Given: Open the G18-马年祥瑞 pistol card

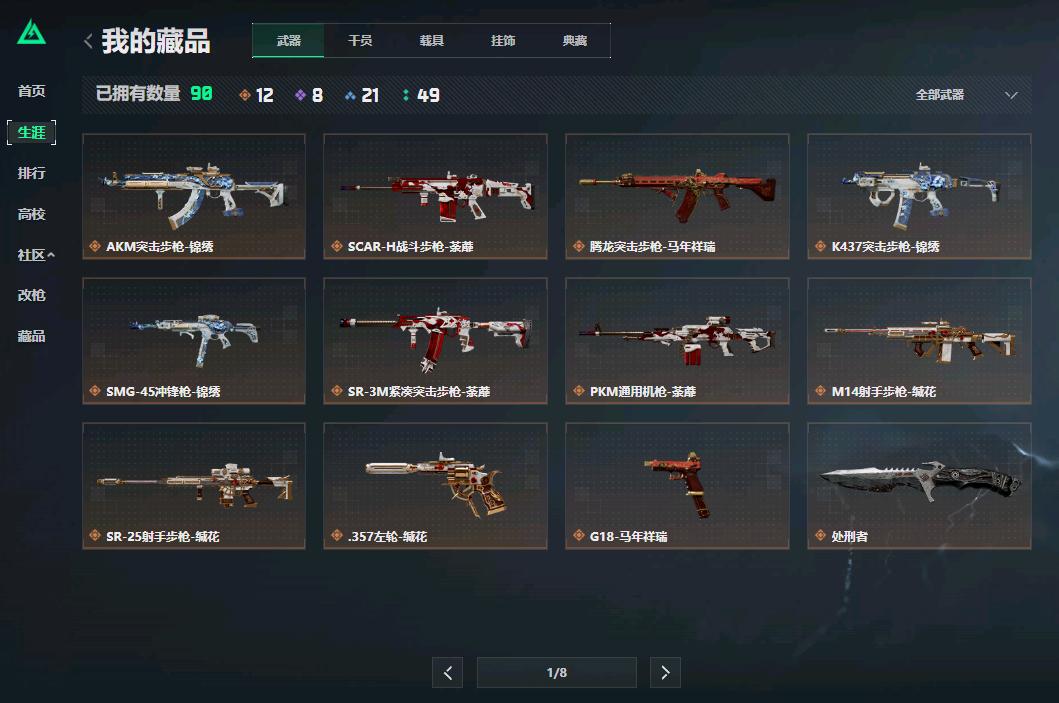Looking at the screenshot, I should tap(677, 486).
